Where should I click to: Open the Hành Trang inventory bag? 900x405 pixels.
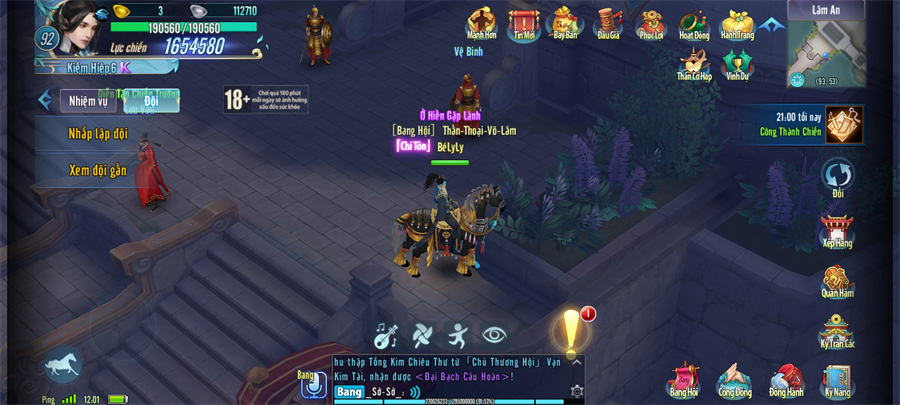[737, 22]
